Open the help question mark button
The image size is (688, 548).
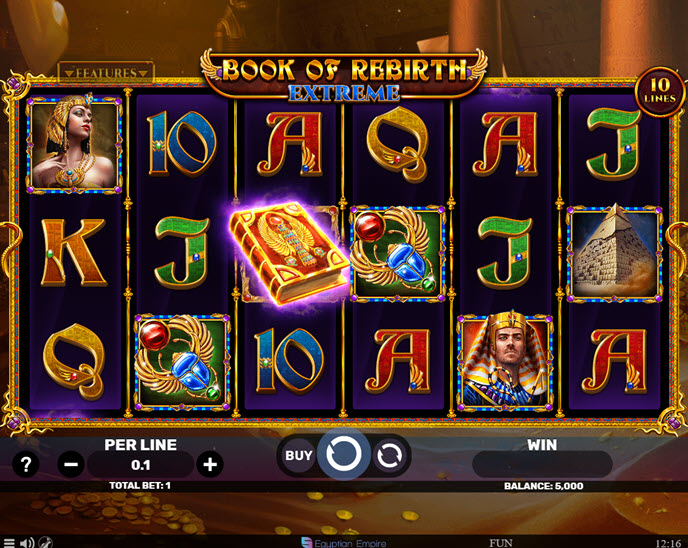(27, 464)
